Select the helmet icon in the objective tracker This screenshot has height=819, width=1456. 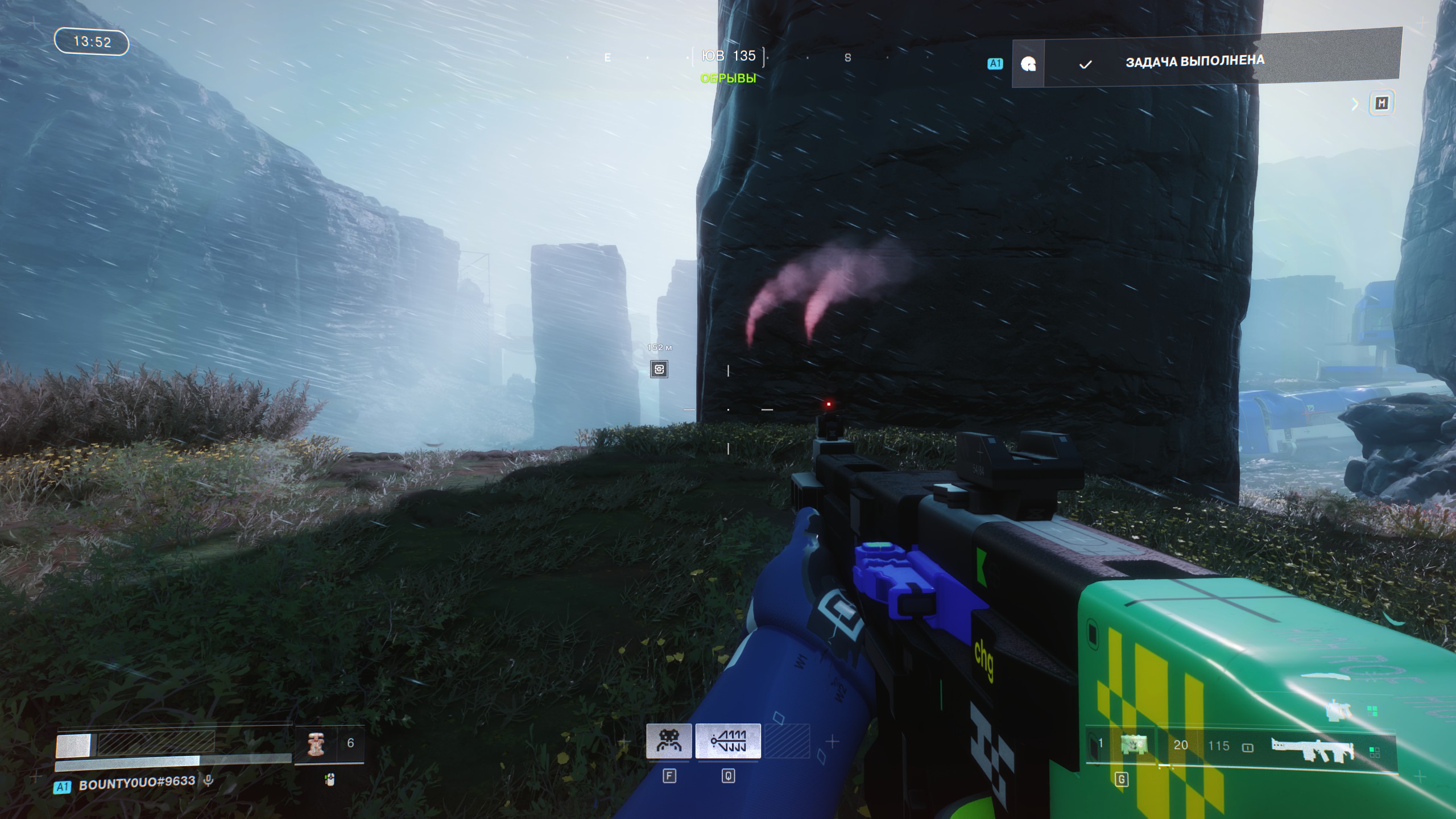[x=1028, y=64]
